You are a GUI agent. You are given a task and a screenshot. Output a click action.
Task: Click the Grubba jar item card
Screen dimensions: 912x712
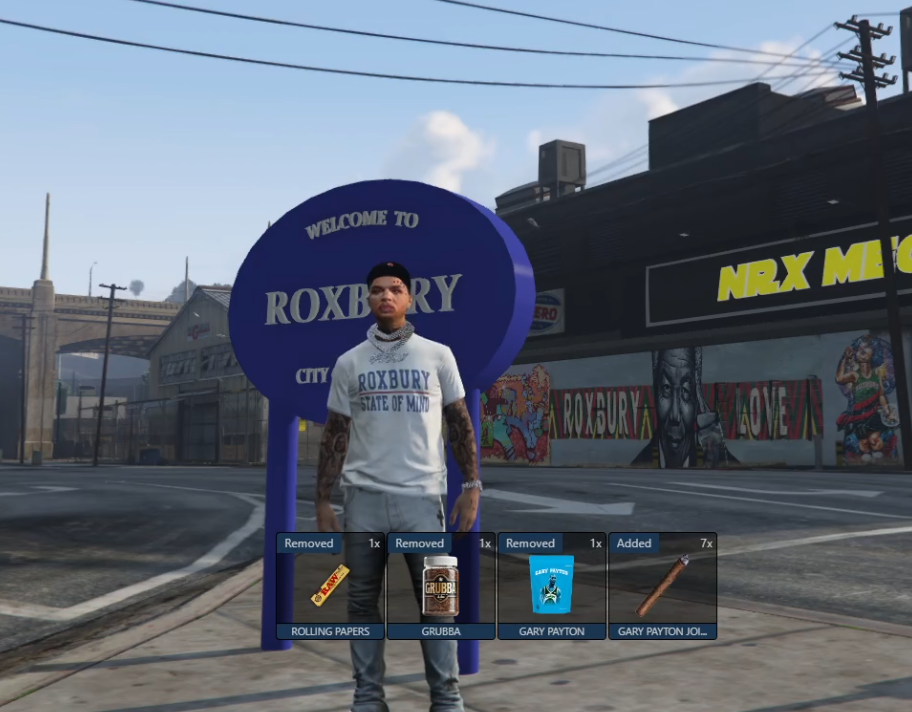(x=441, y=587)
